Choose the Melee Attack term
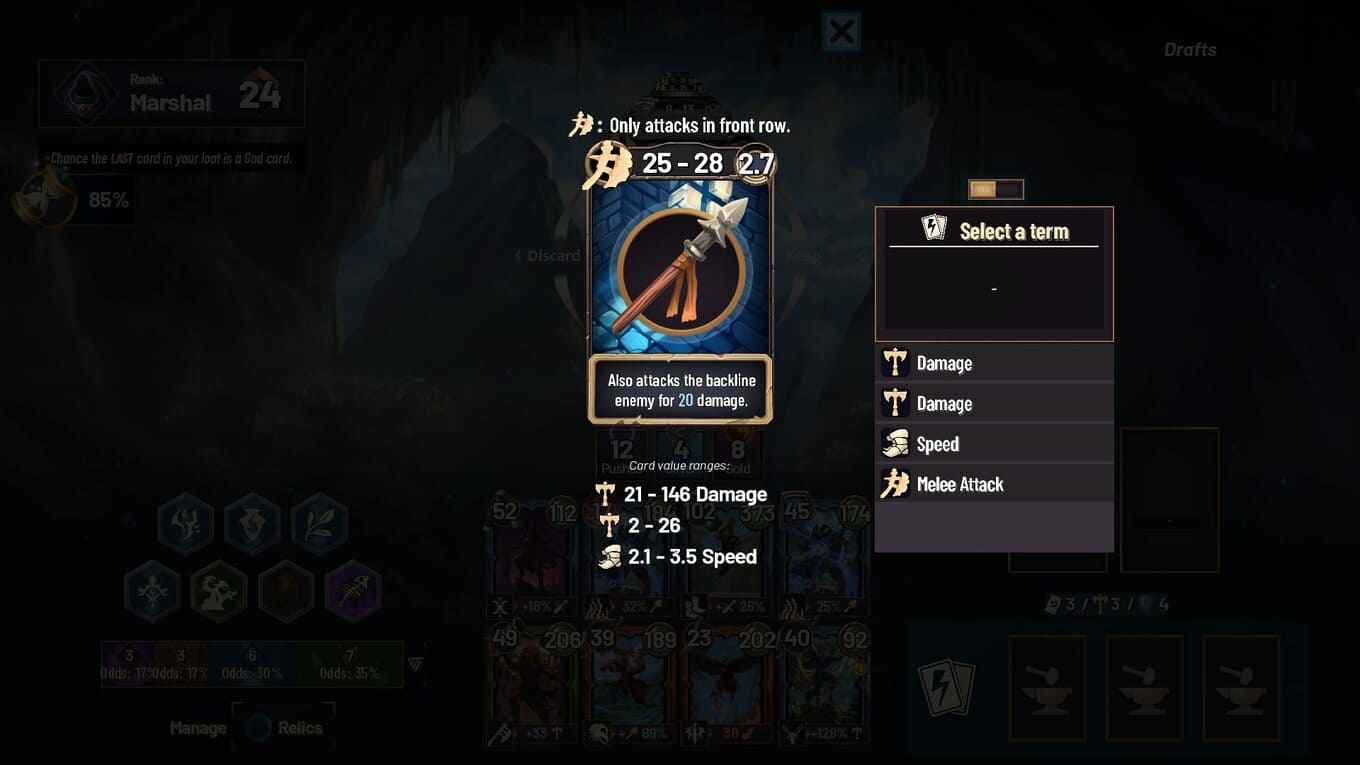 (x=993, y=485)
